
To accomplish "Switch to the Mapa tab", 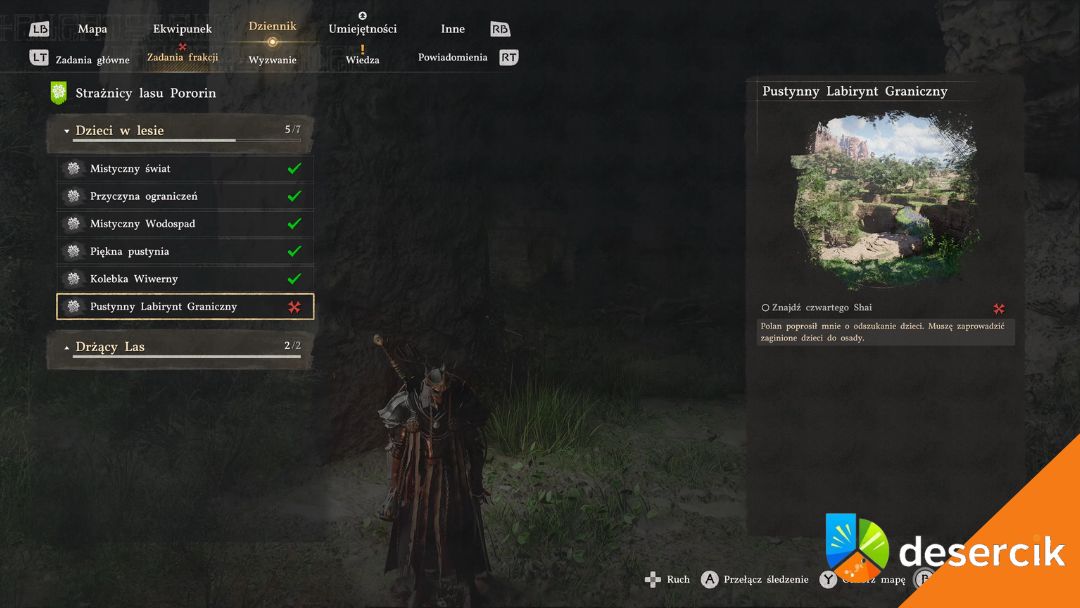I will (92, 29).
